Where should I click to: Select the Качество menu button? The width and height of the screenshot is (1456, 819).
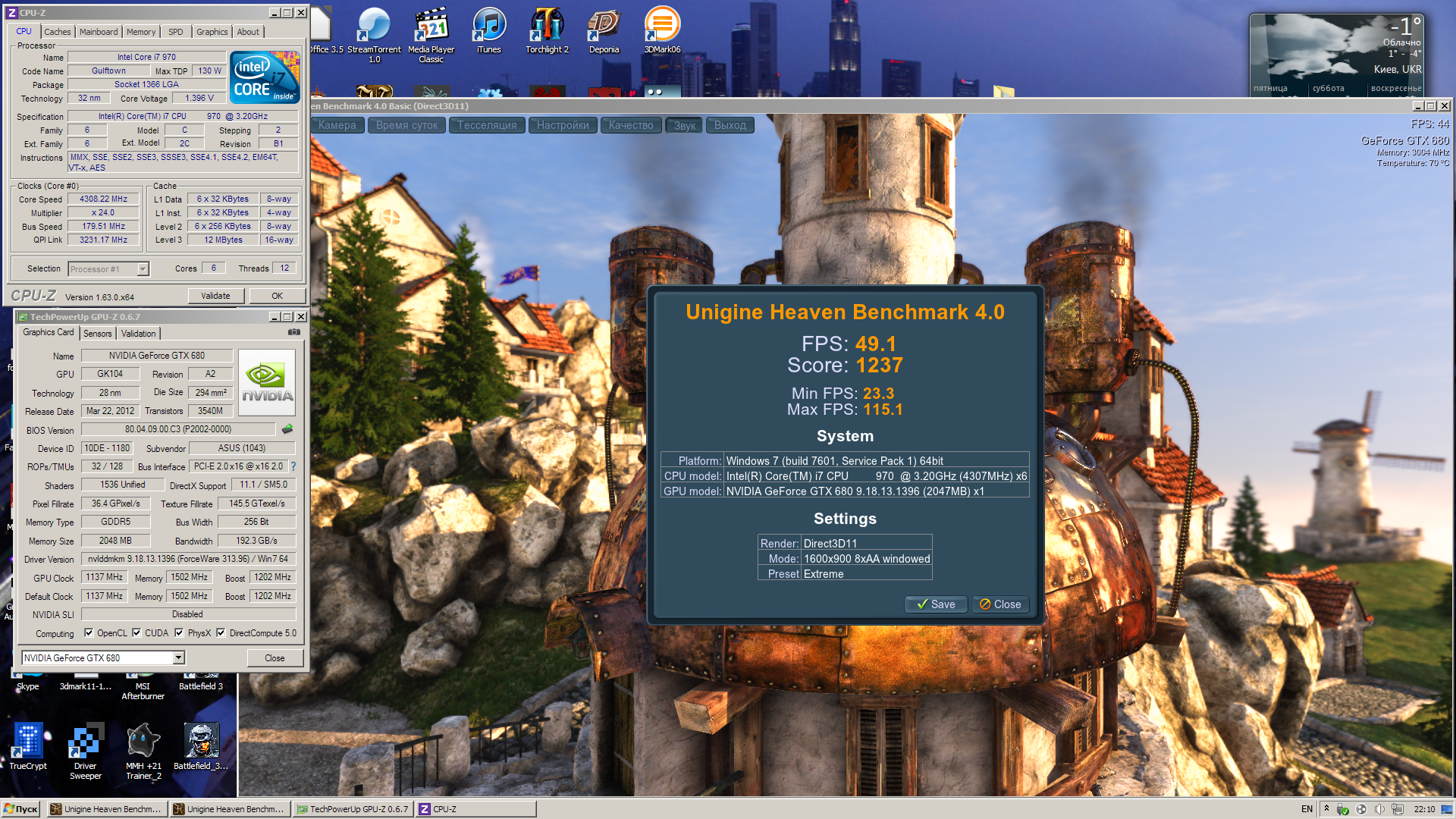[631, 125]
